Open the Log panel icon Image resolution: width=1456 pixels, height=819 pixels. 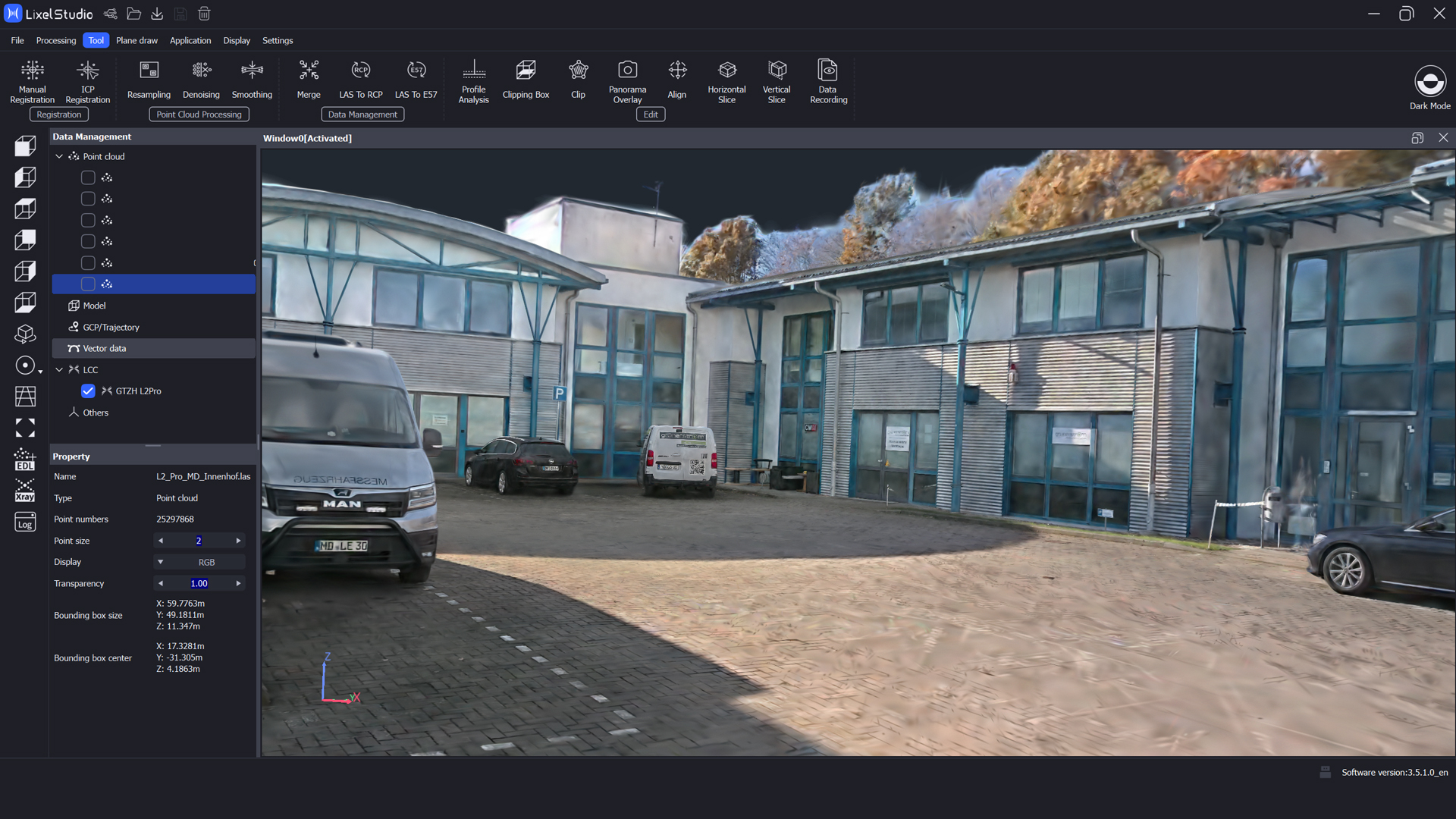point(25,523)
